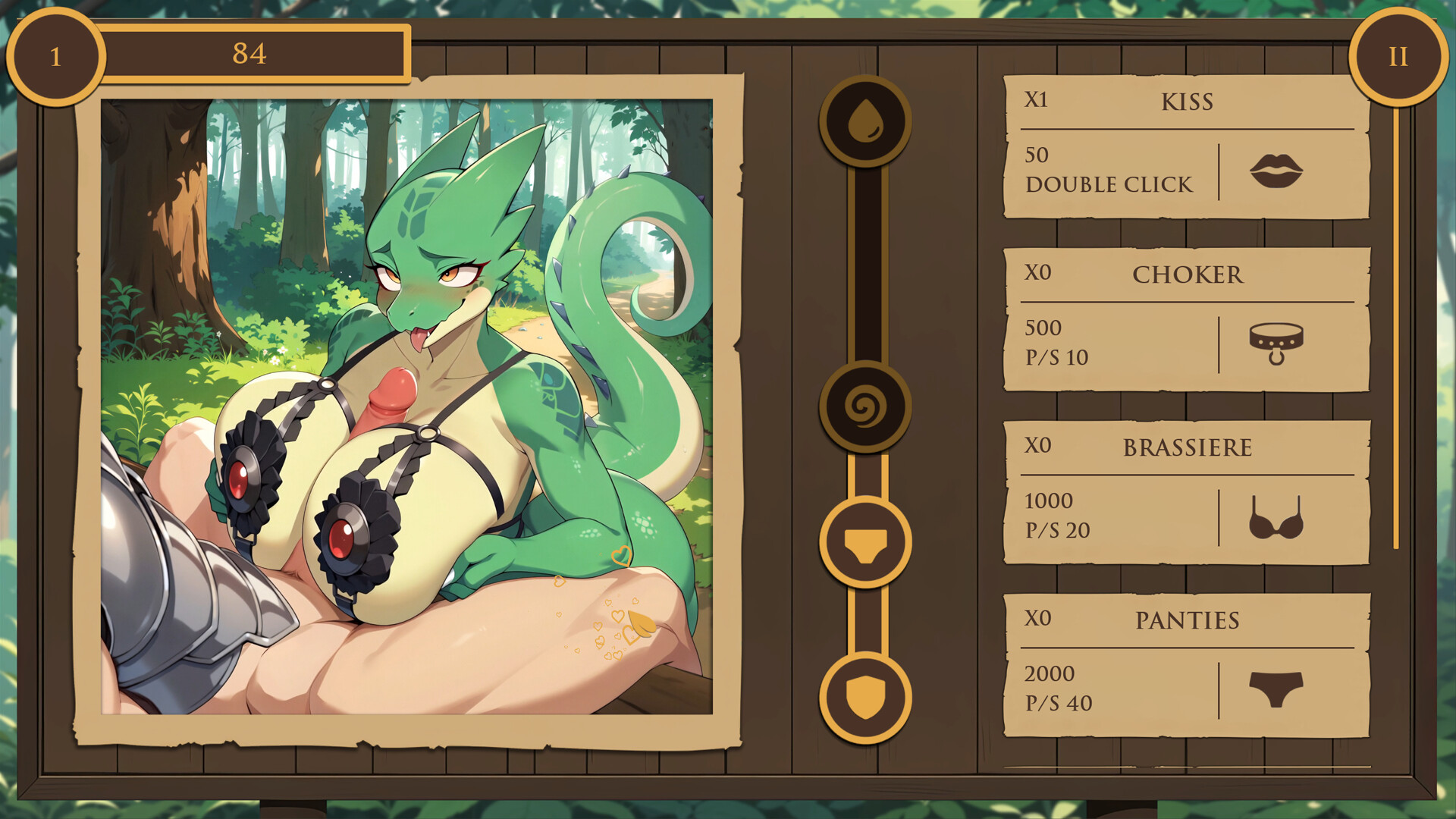Select the panties icon on the vertical track

pyautogui.click(x=866, y=542)
